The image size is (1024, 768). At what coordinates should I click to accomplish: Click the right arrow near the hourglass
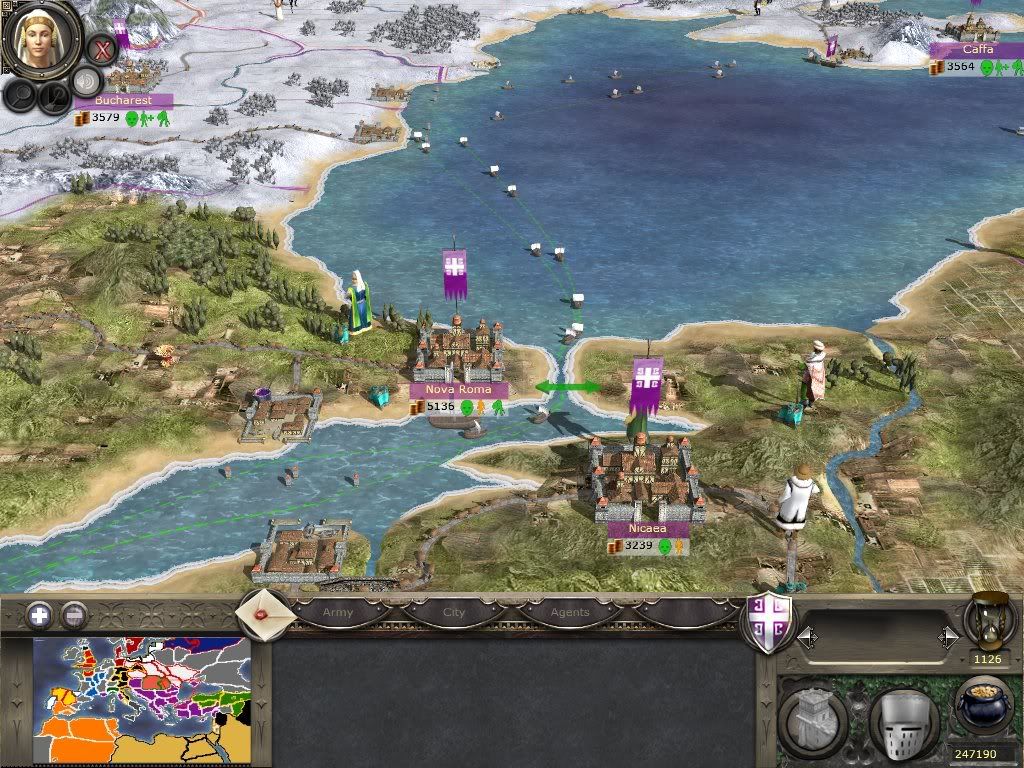point(946,635)
